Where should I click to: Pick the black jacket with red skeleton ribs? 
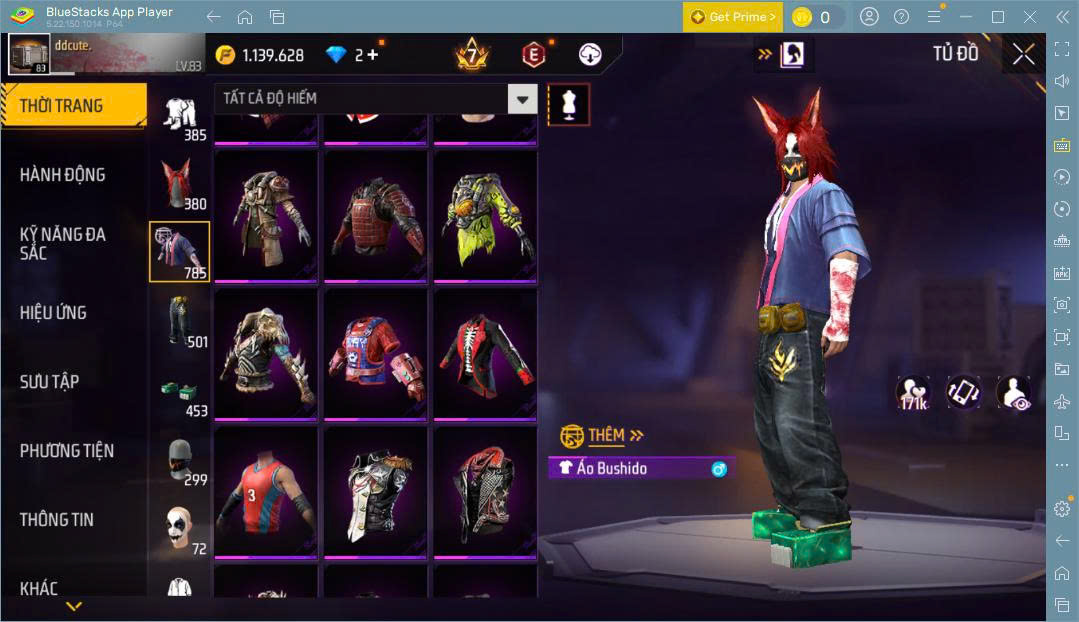pyautogui.click(x=484, y=354)
